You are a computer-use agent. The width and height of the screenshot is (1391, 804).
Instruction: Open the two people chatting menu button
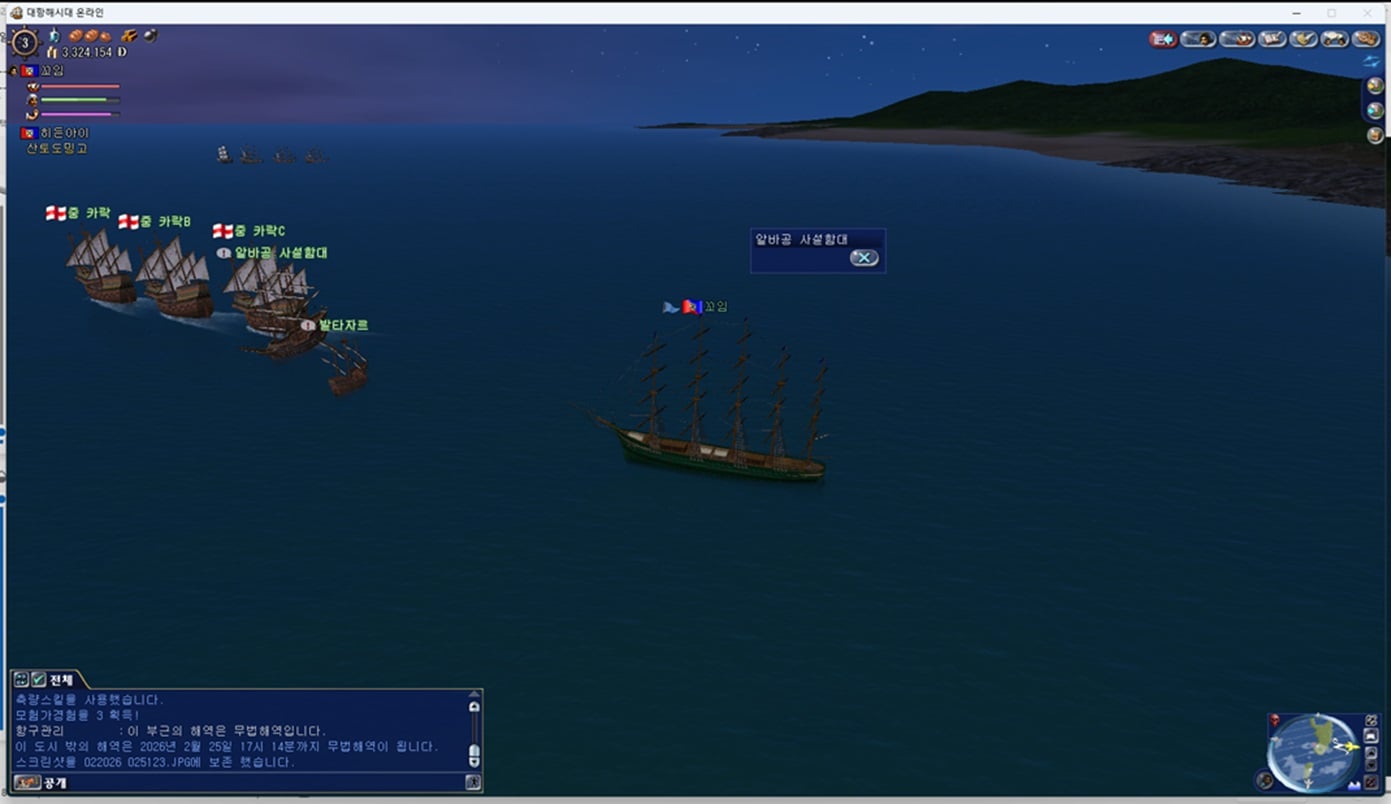[1334, 39]
